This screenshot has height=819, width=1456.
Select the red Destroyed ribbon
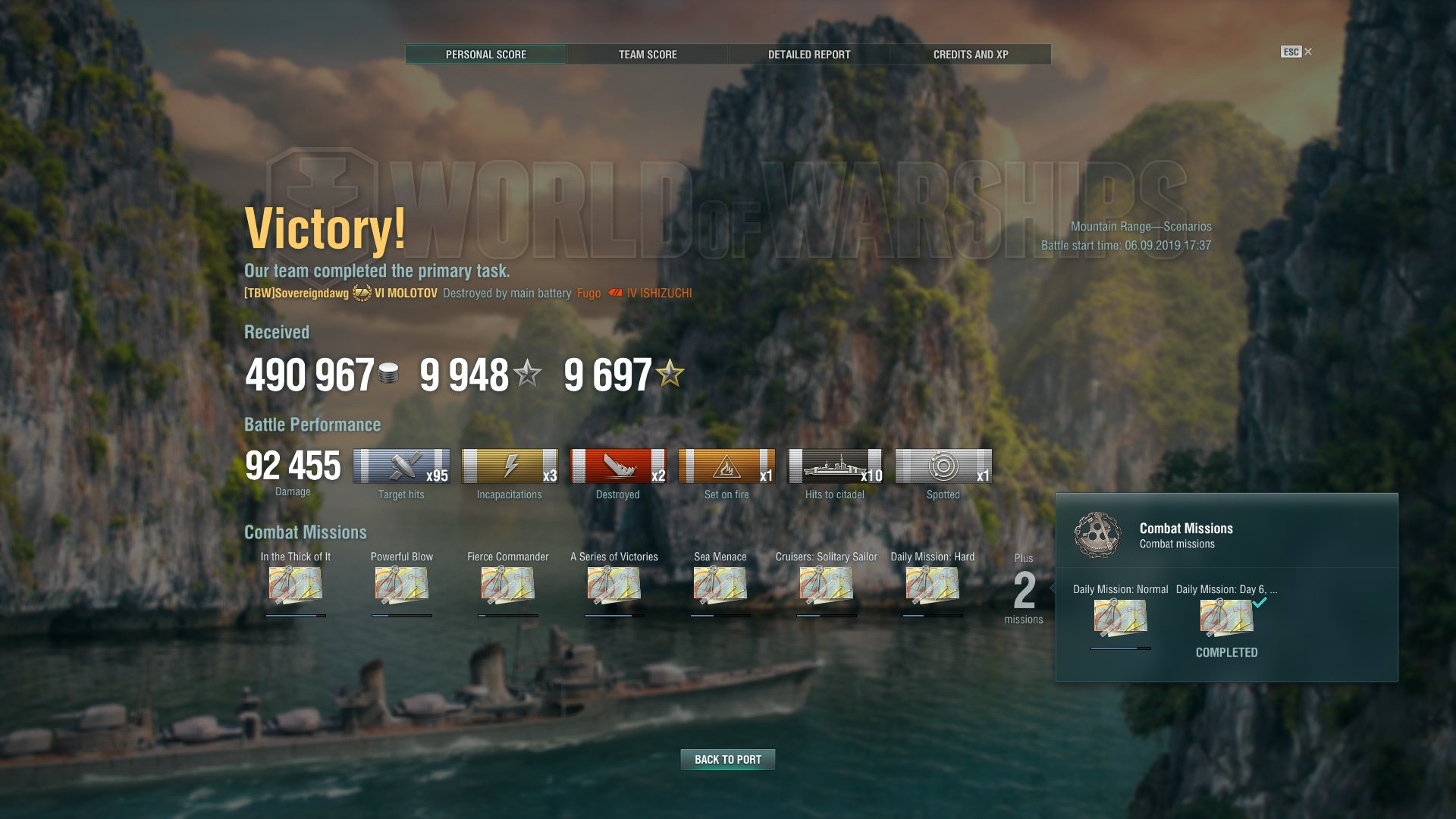point(618,466)
